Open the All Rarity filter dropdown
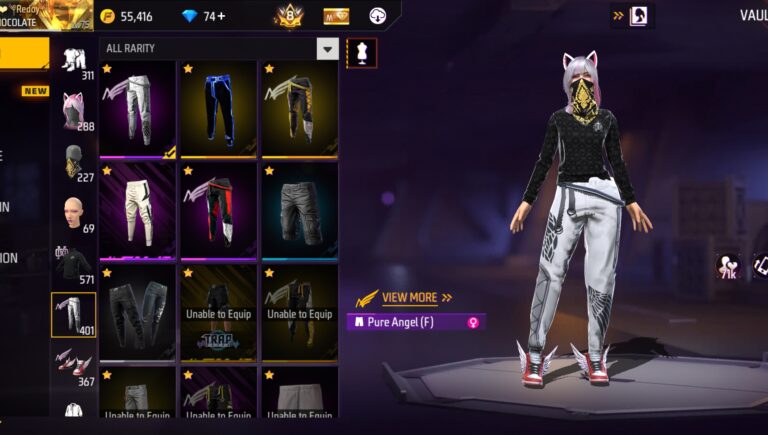 [x=327, y=48]
